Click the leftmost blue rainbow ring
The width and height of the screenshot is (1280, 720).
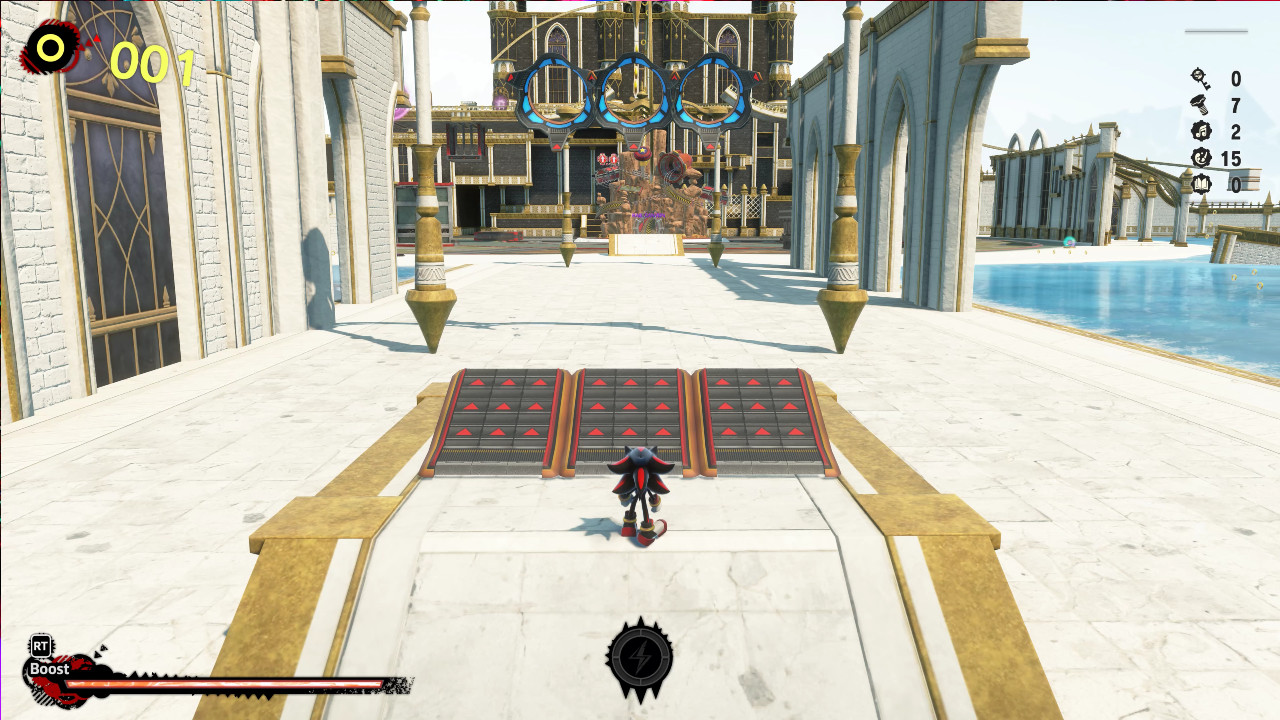coord(554,90)
